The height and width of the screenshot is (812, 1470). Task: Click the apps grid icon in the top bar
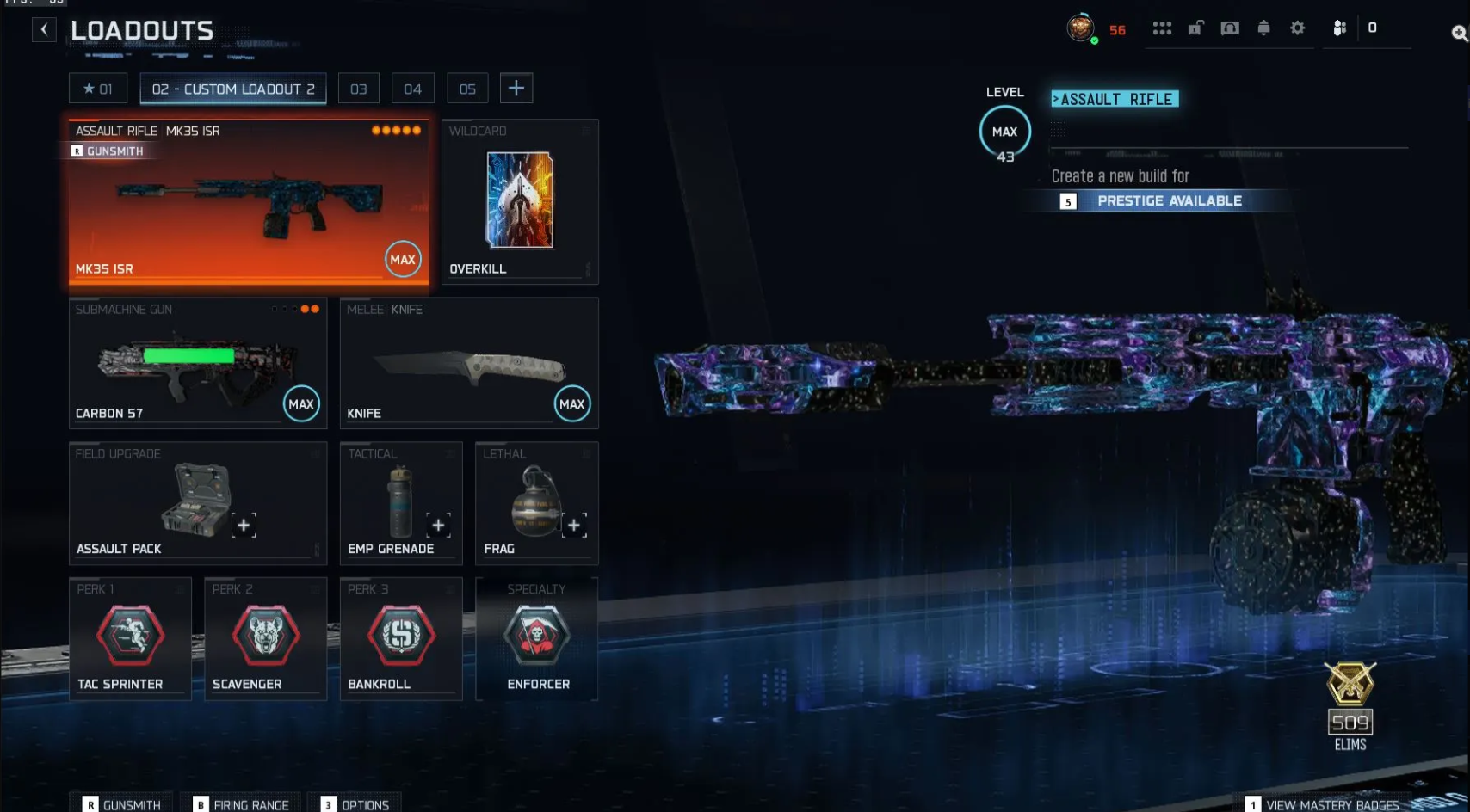point(1162,28)
